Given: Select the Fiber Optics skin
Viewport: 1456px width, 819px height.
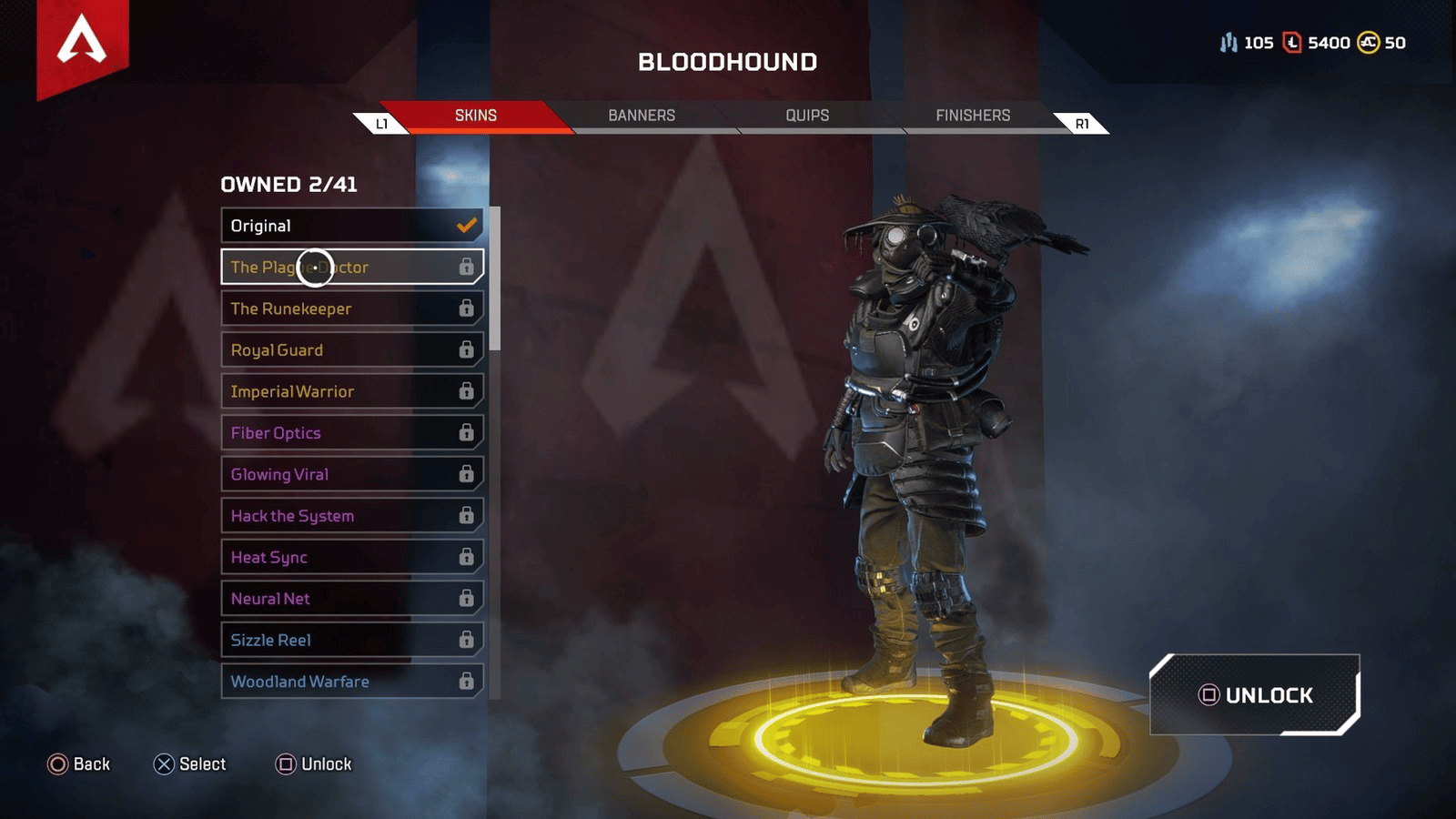Looking at the screenshot, I should [x=351, y=433].
